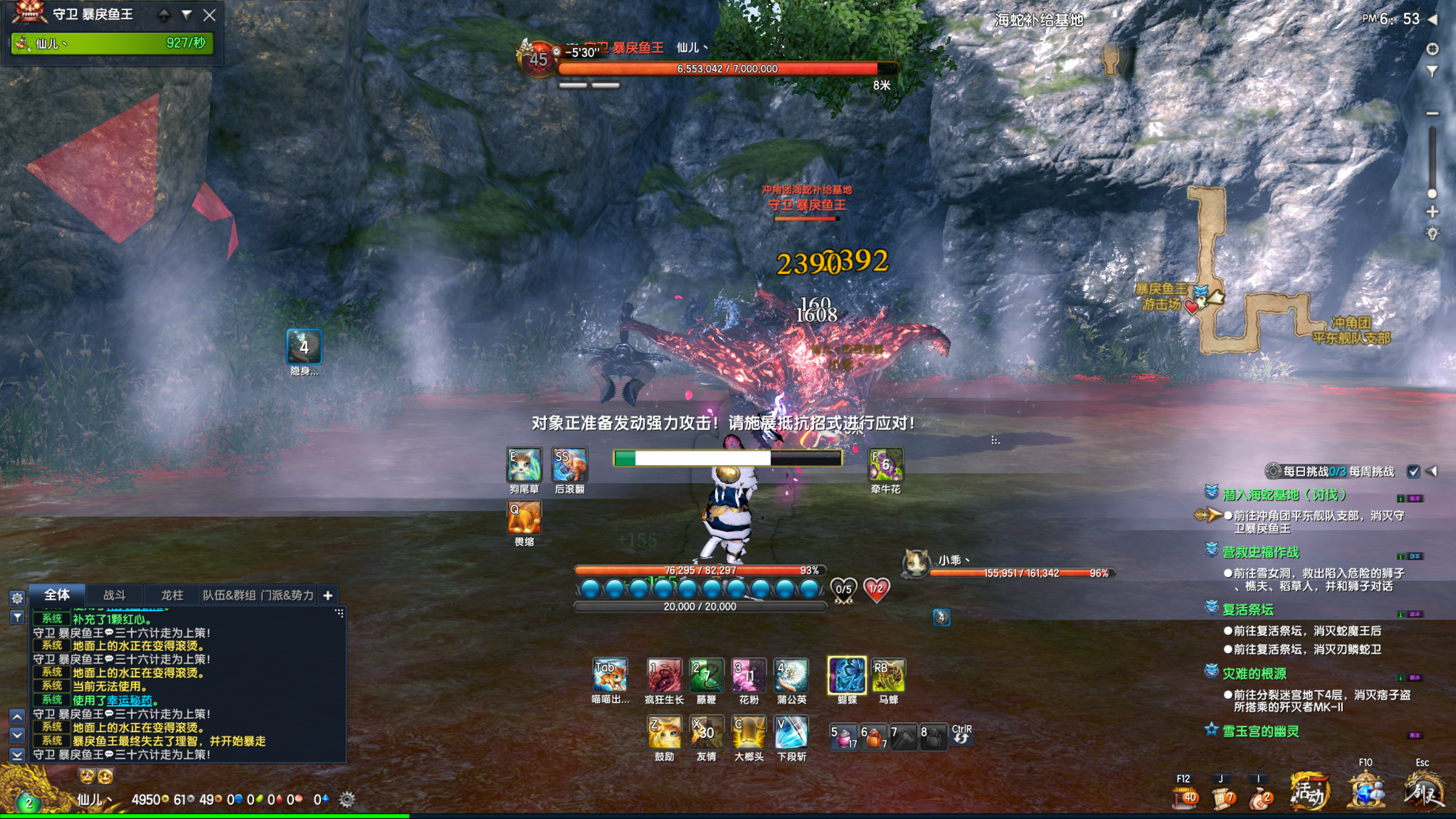Activate the 喵喵出动 Tab skill
Screen dimensions: 1456x819
[x=610, y=675]
